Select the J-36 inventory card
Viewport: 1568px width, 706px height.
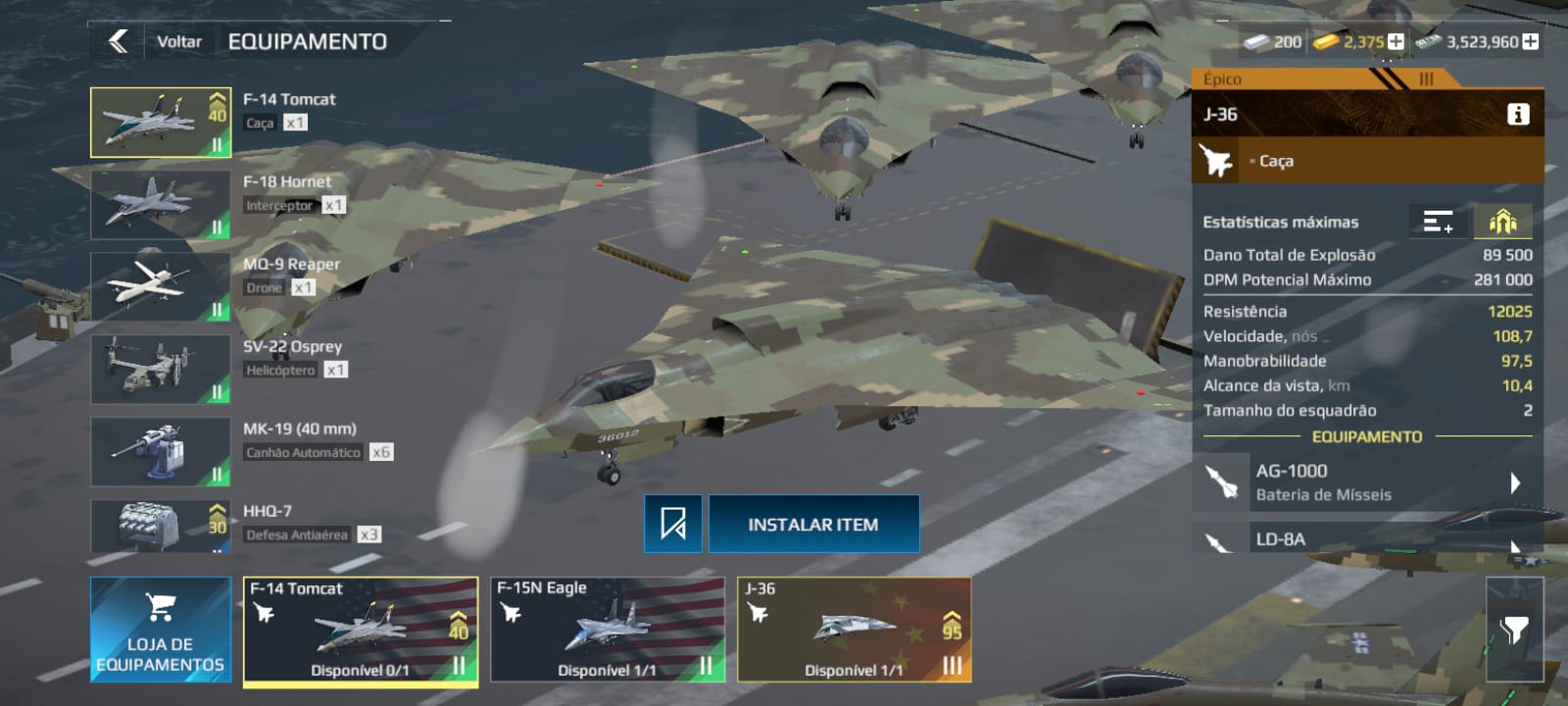tap(854, 629)
